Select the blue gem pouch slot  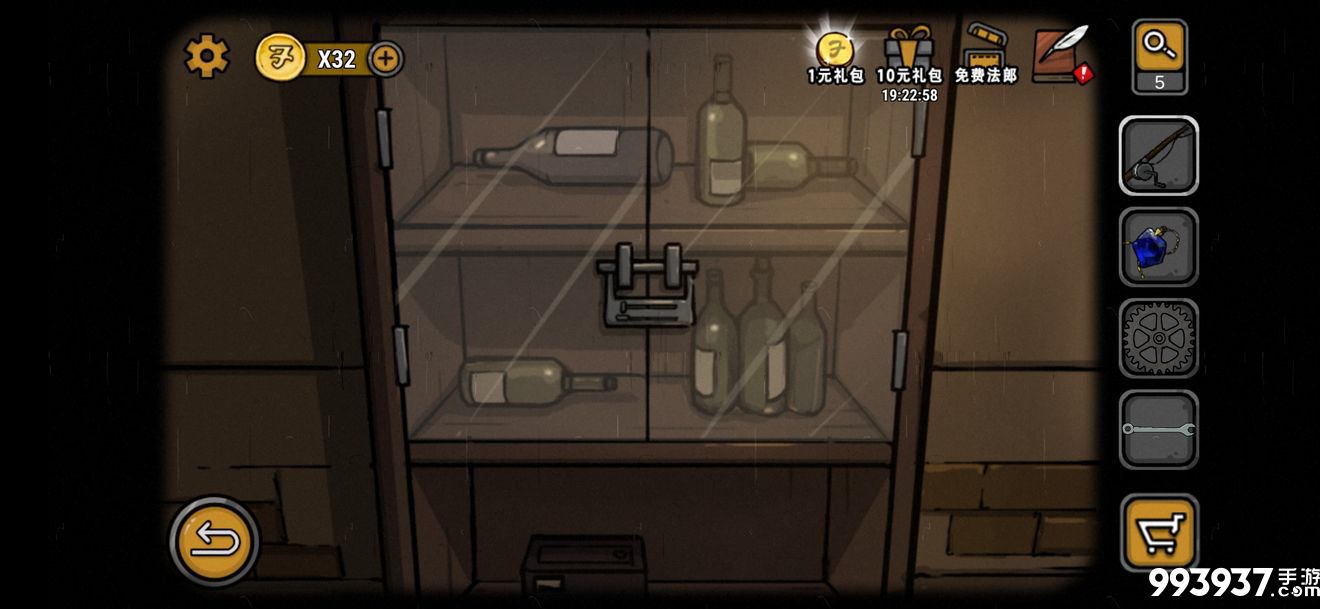coord(1158,247)
